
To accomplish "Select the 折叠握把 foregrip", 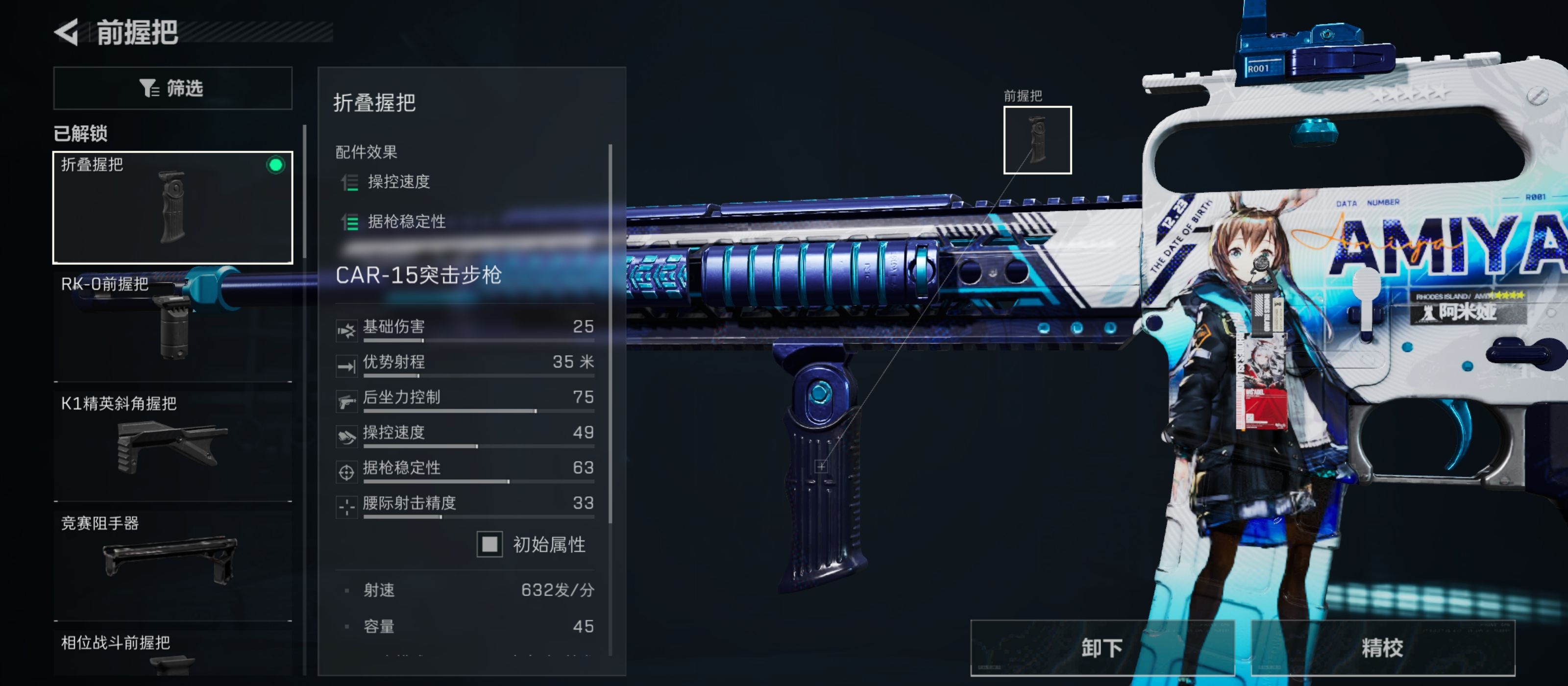I will (172, 207).
